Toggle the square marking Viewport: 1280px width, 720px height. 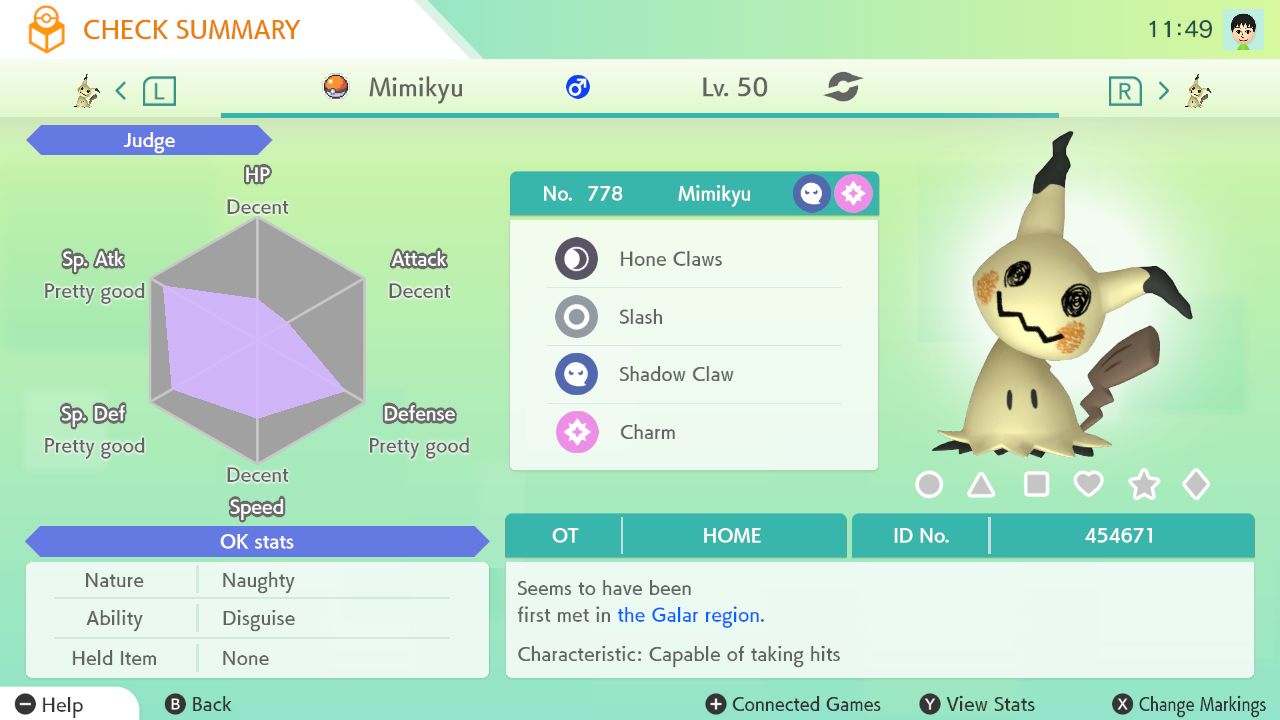point(1036,485)
